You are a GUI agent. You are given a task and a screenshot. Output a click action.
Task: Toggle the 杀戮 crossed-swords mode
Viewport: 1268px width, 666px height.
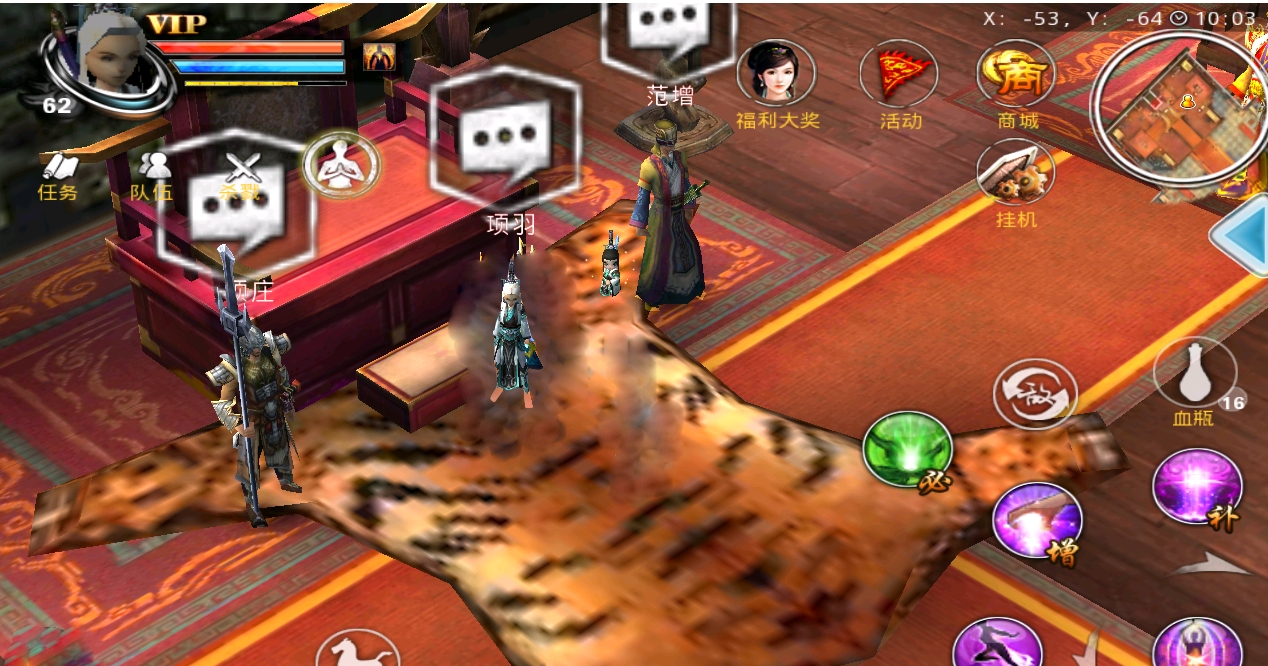tap(243, 175)
